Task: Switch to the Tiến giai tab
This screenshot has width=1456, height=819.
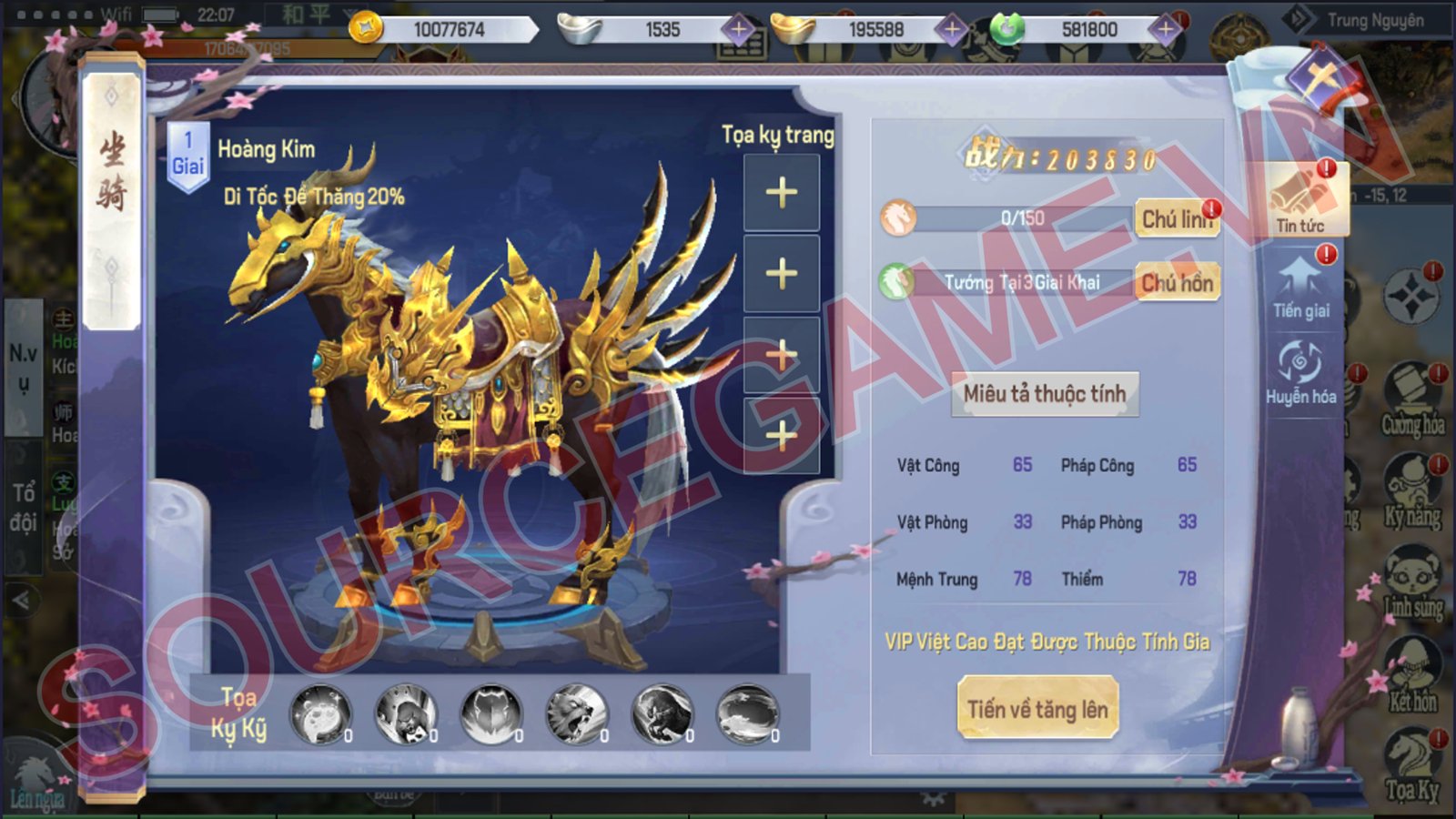Action: pos(1300,287)
